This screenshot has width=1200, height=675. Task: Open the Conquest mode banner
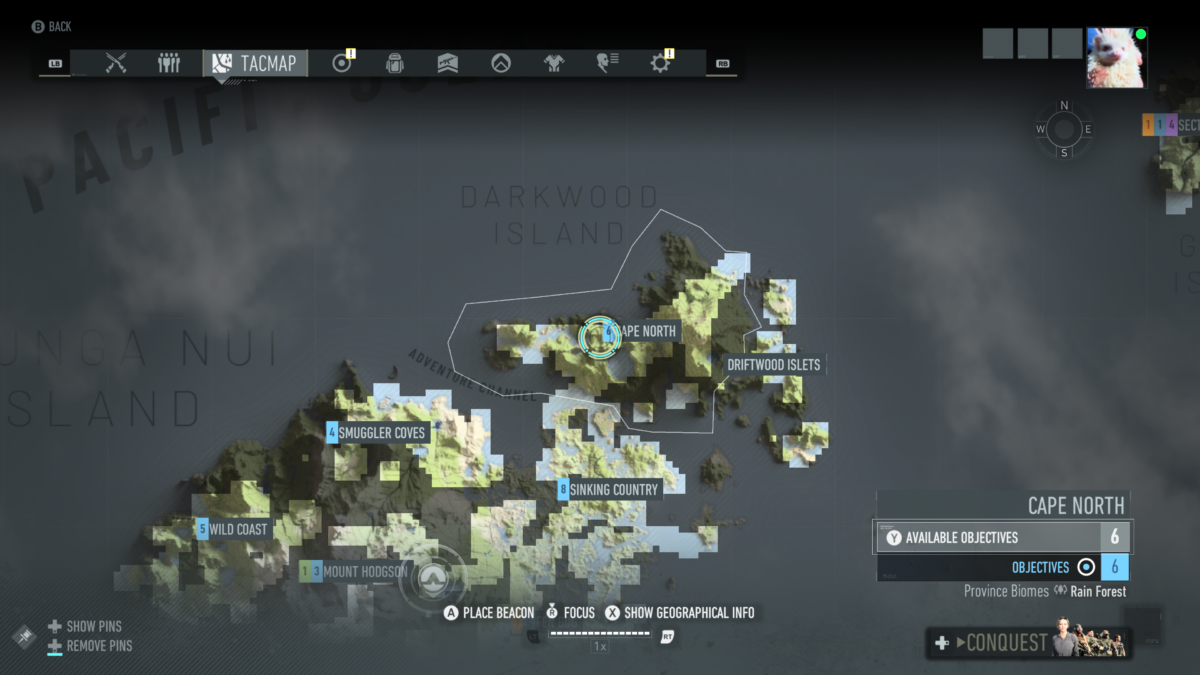[1030, 643]
